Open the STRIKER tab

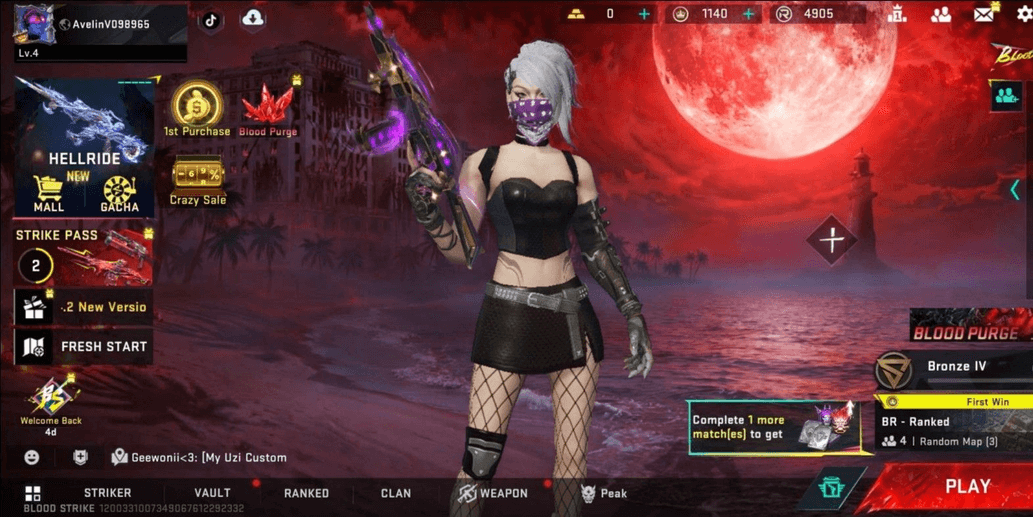[107, 493]
